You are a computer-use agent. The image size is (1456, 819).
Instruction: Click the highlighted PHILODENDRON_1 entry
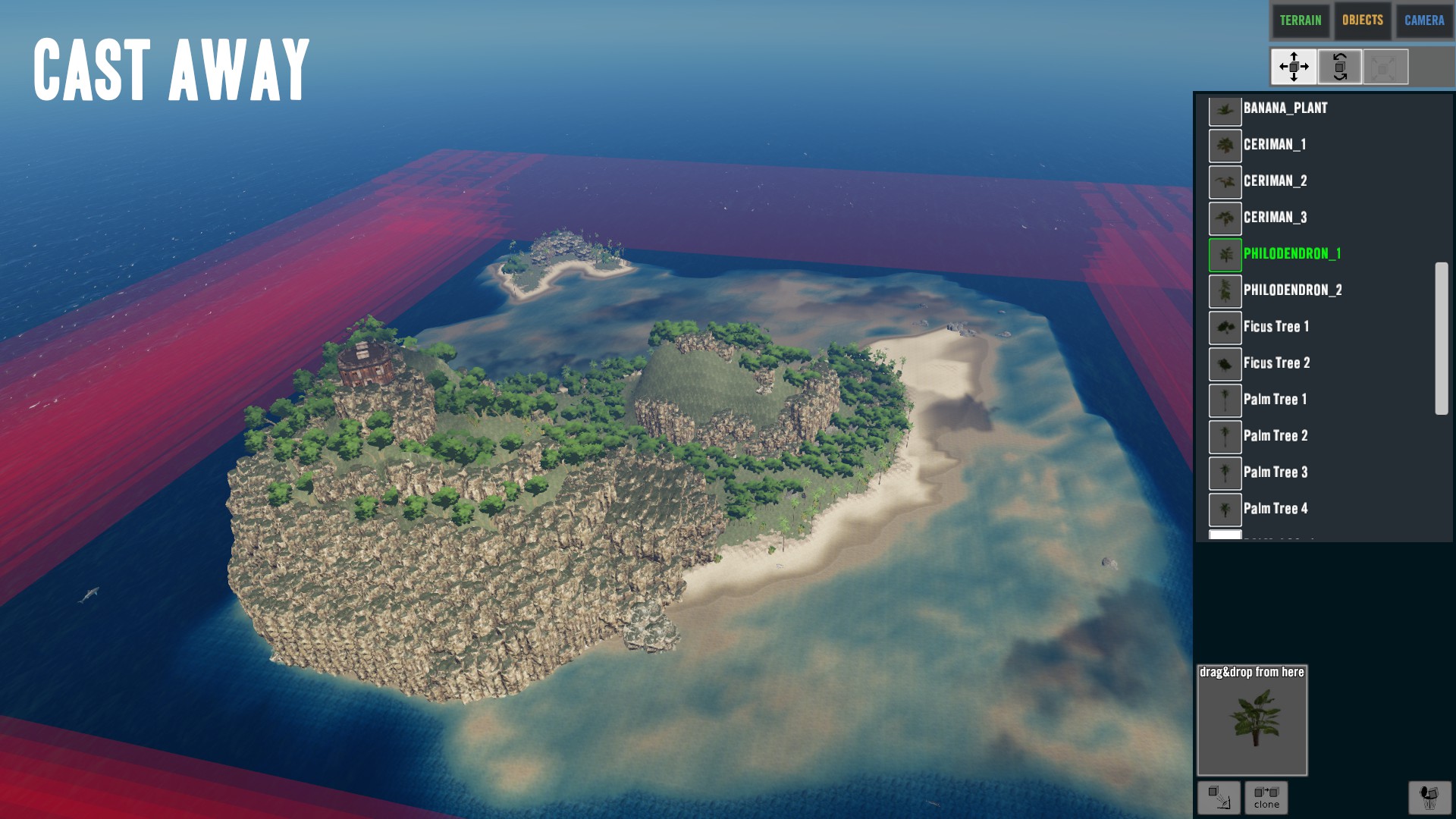point(1291,254)
